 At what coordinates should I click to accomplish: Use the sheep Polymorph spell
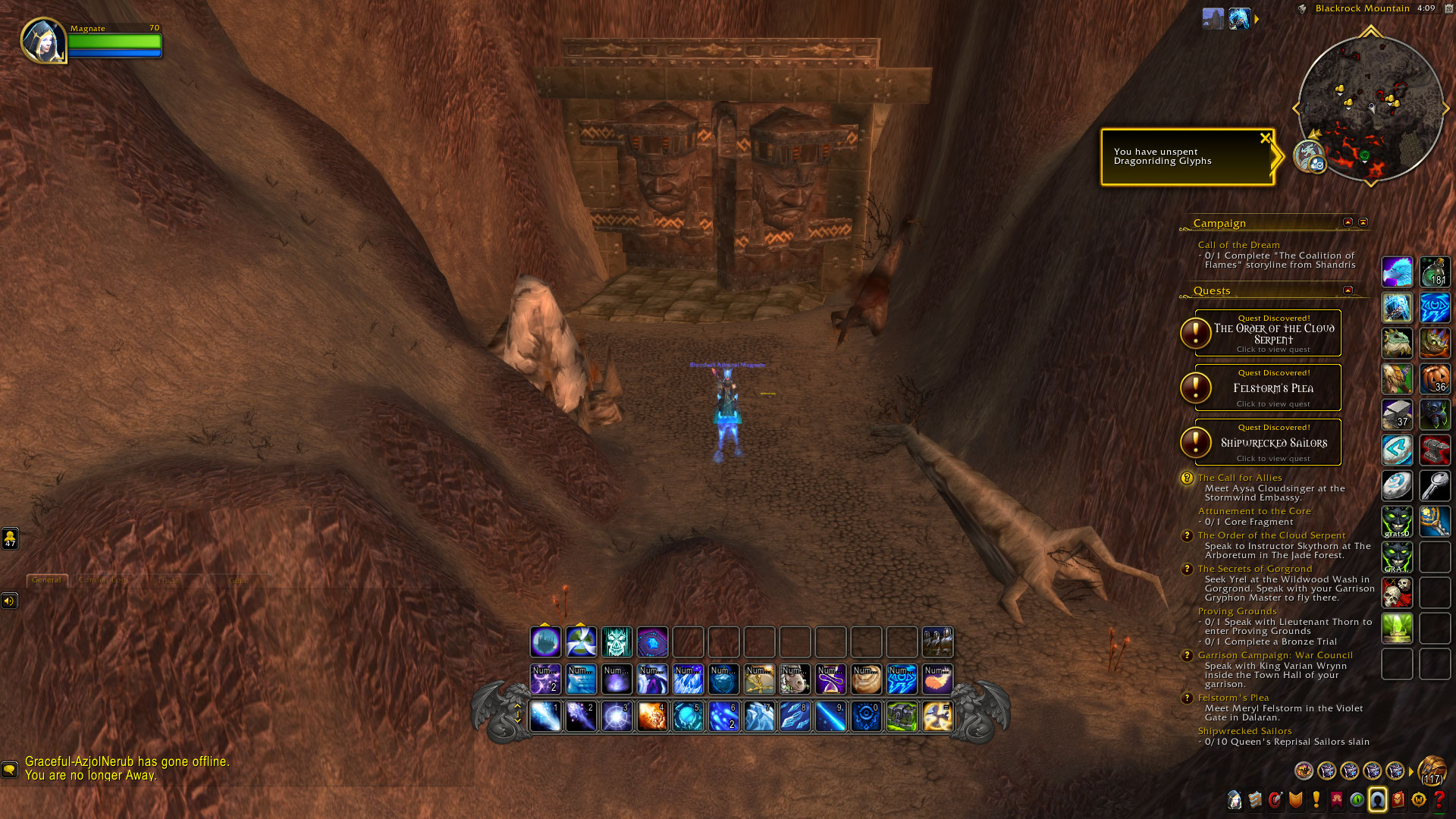click(795, 680)
